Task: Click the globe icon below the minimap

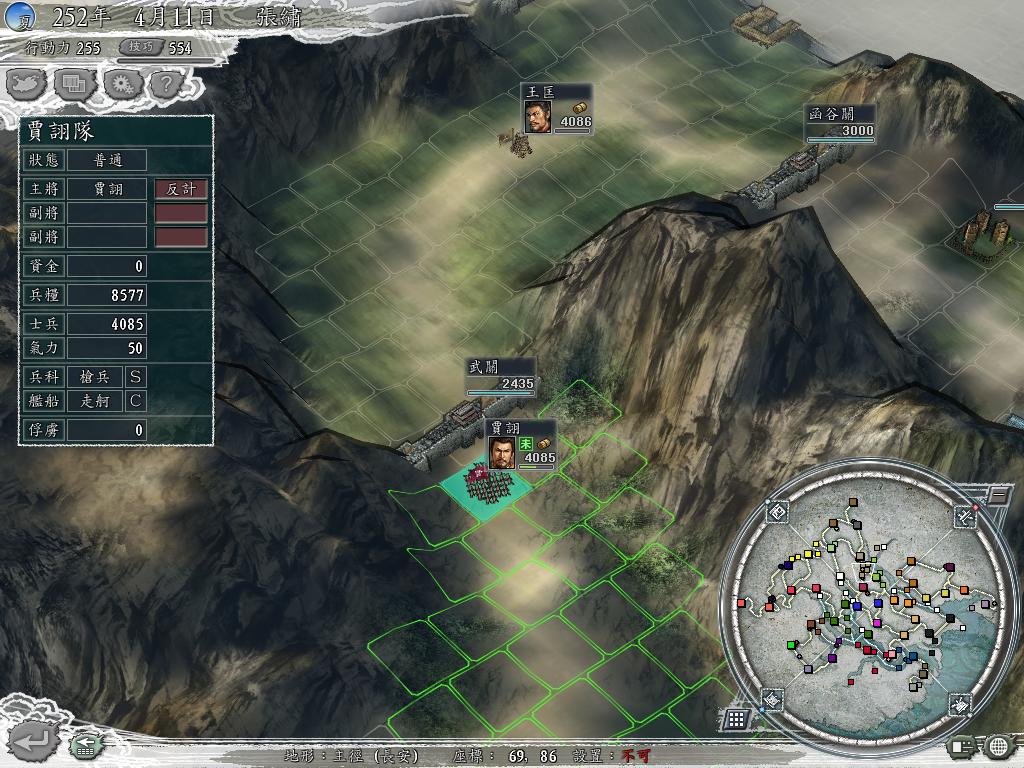Action: click(x=999, y=746)
